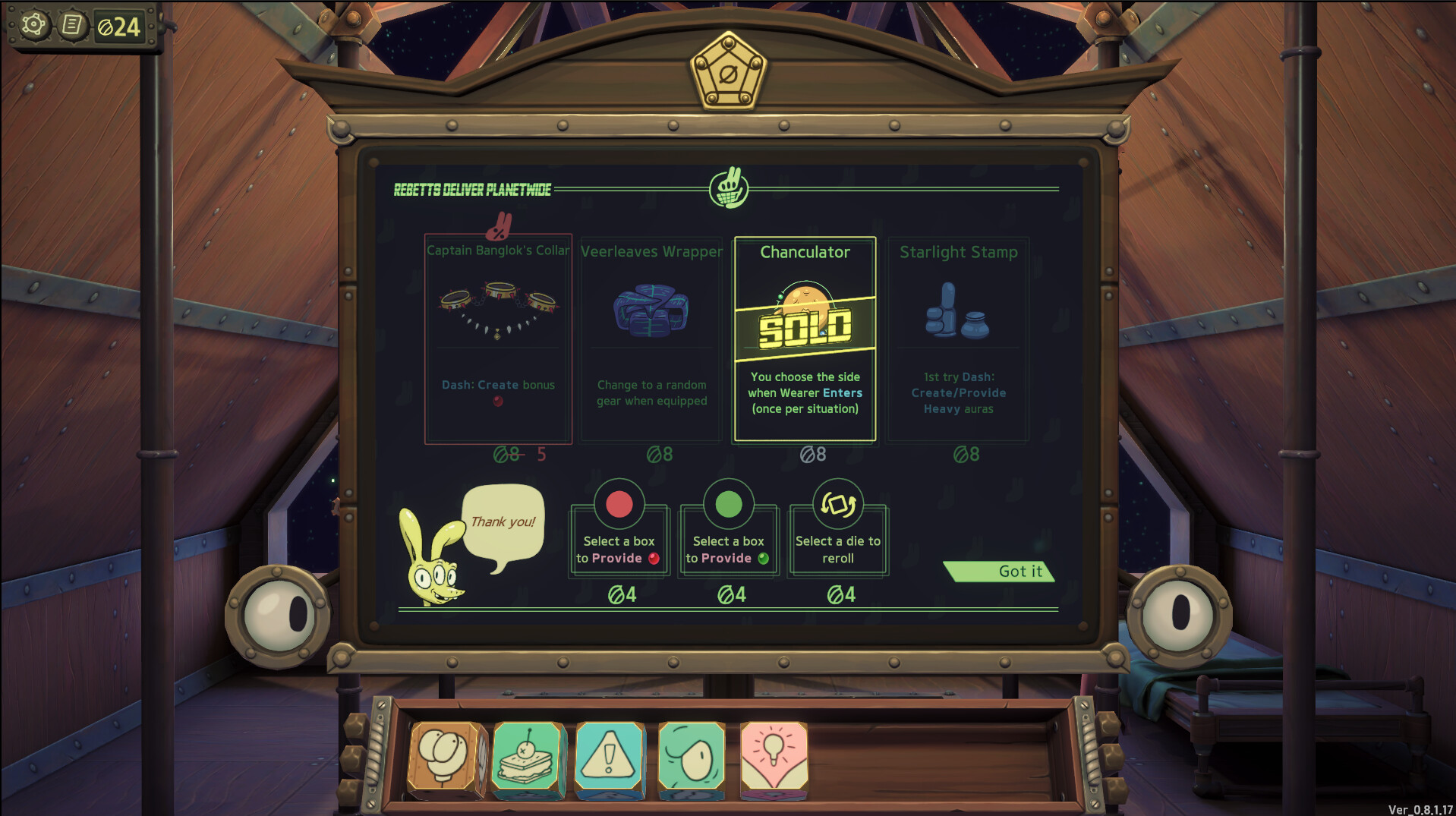
Task: Click the green 'Select a box to Provide' circle
Action: click(x=727, y=503)
